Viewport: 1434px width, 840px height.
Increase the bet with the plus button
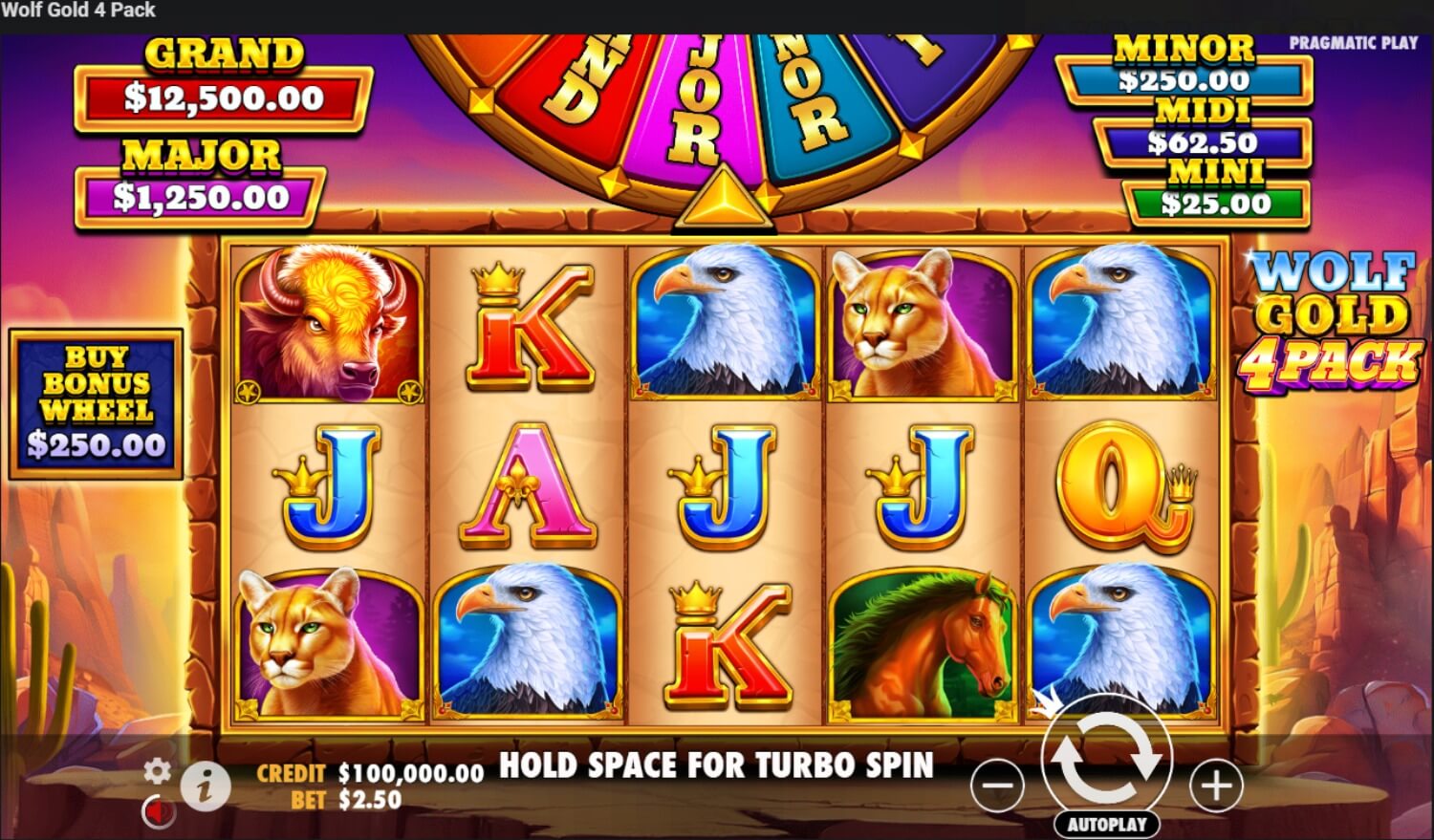click(1216, 786)
